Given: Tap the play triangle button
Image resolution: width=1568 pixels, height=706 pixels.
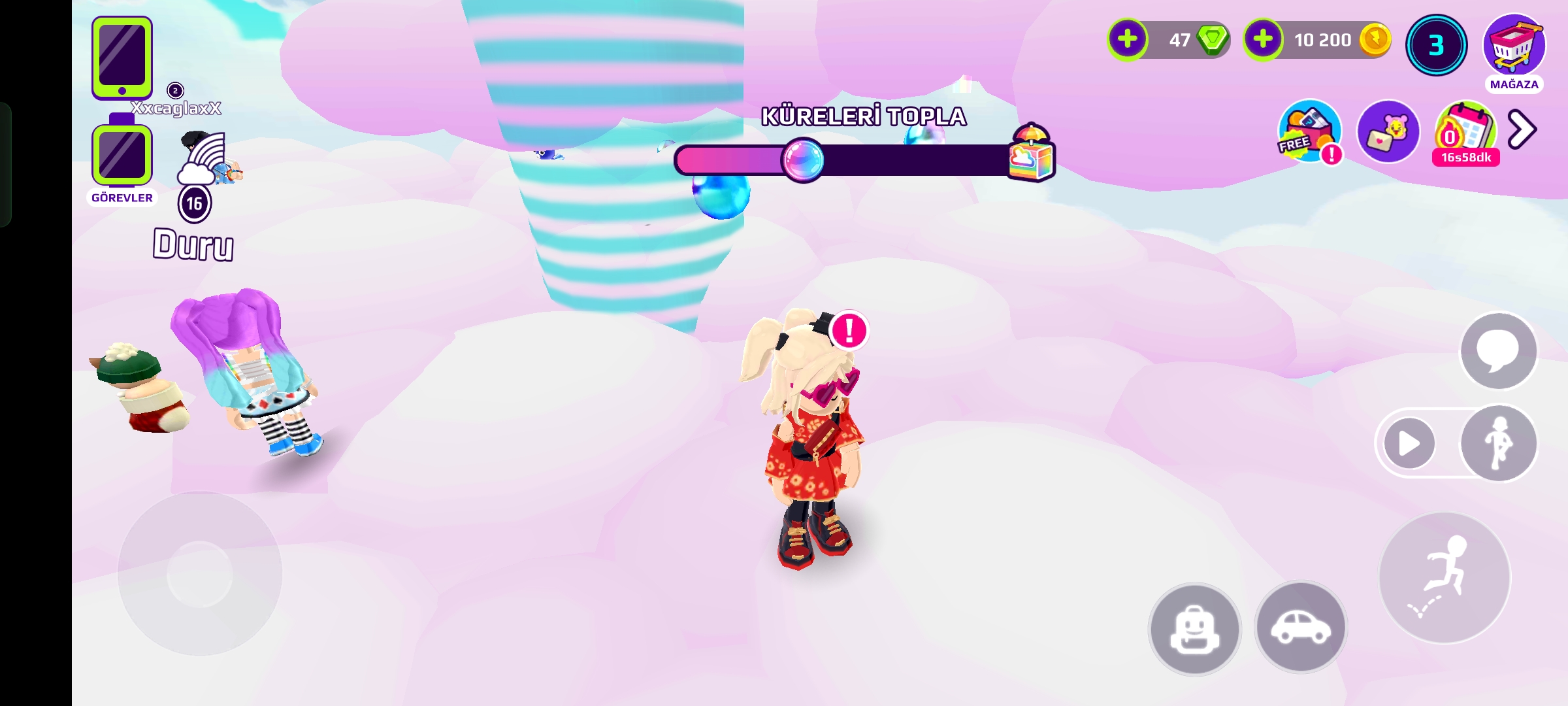Looking at the screenshot, I should coord(1409,444).
